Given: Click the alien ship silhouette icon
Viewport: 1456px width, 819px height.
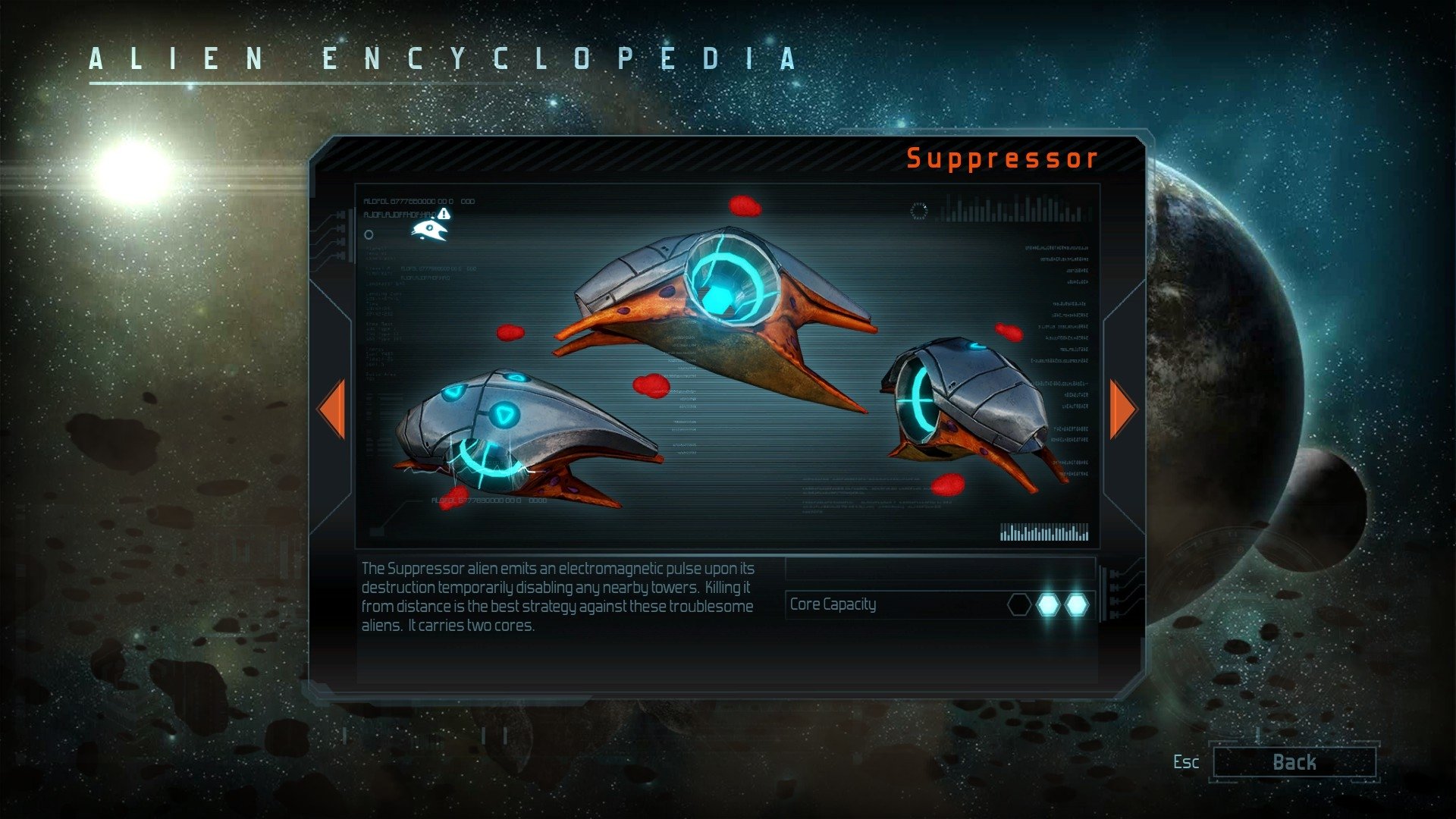Looking at the screenshot, I should pyautogui.click(x=428, y=231).
